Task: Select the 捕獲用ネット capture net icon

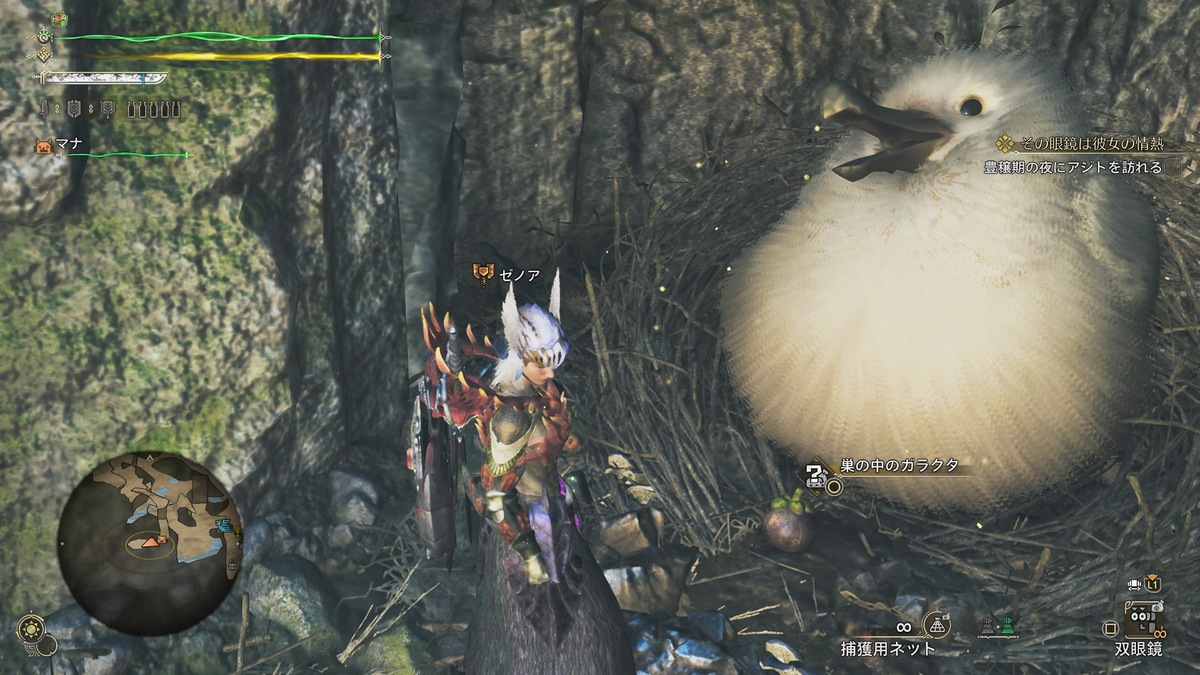Action: [937, 624]
